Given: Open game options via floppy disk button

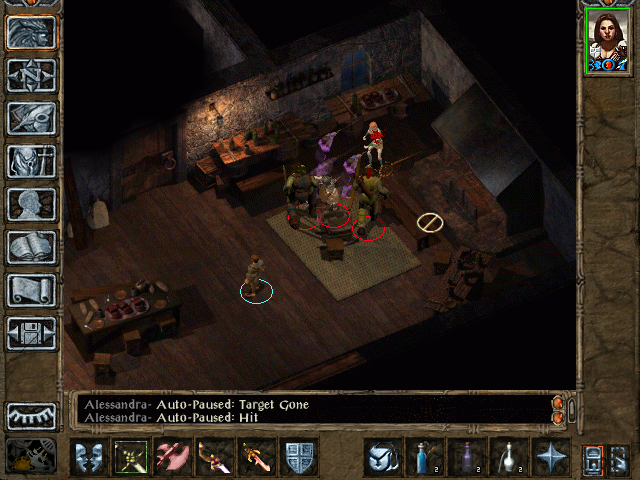Looking at the screenshot, I should tap(31, 333).
